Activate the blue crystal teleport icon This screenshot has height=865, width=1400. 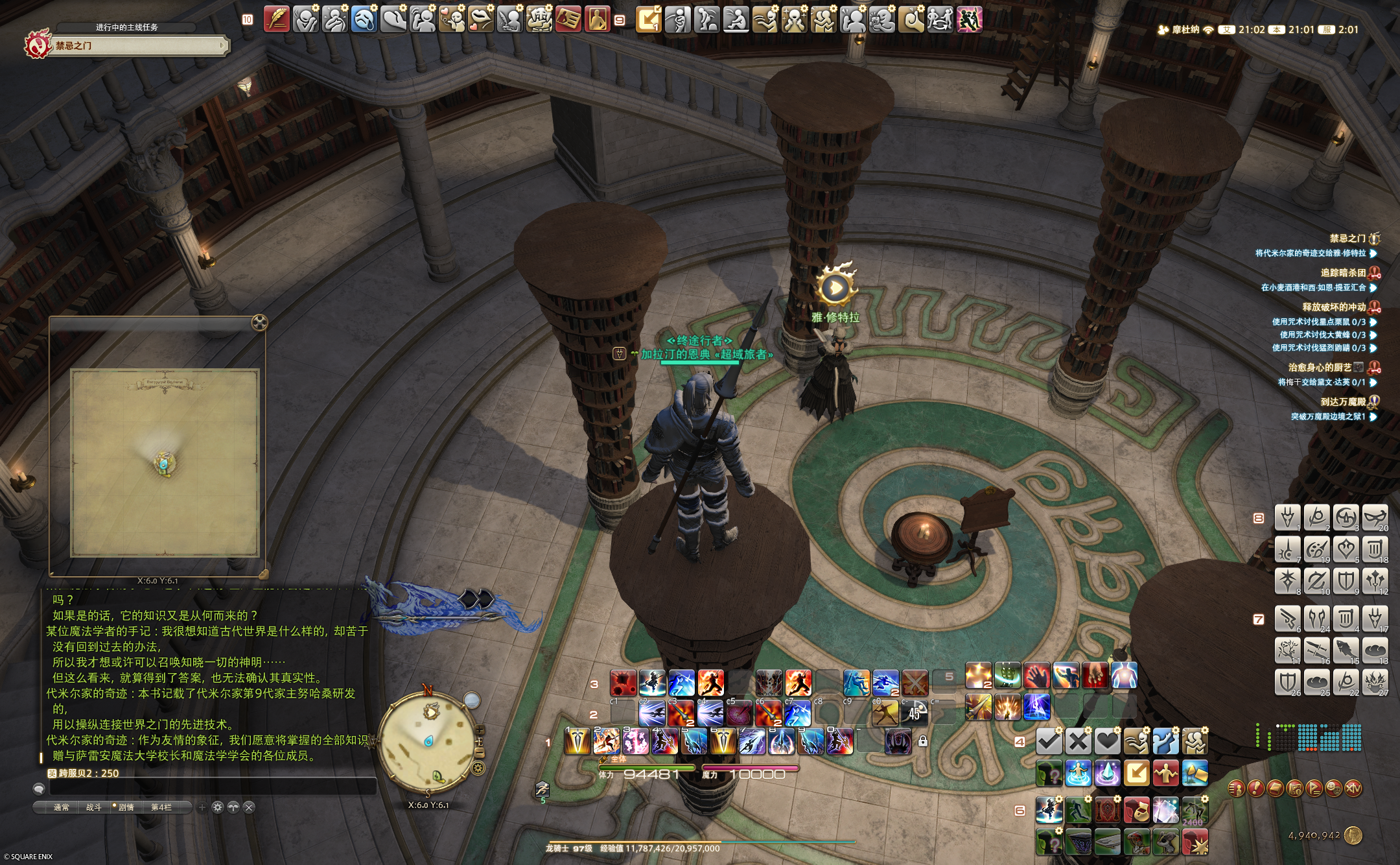[1107, 773]
